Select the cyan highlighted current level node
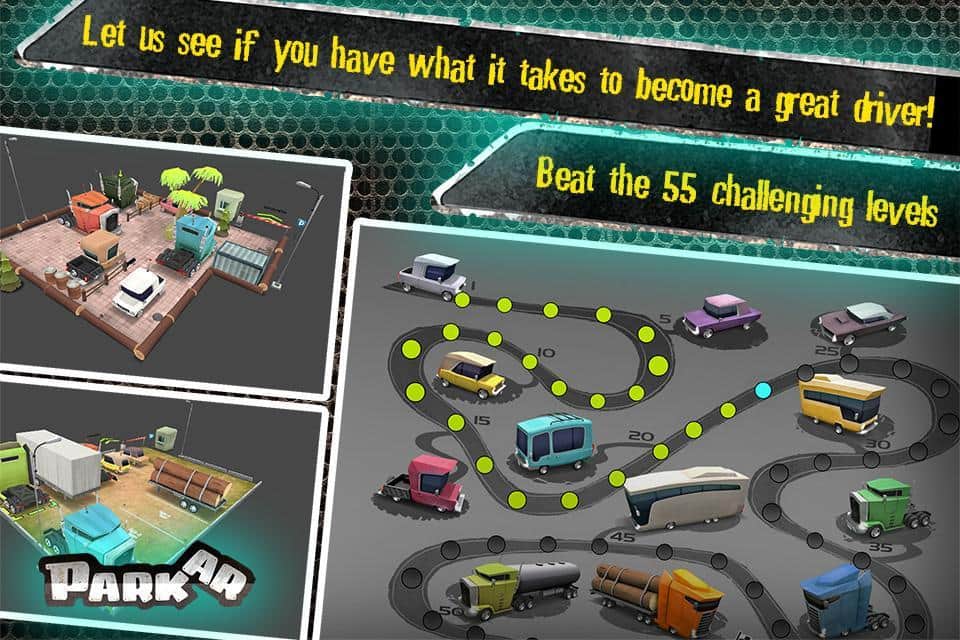This screenshot has height=640, width=960. click(763, 389)
